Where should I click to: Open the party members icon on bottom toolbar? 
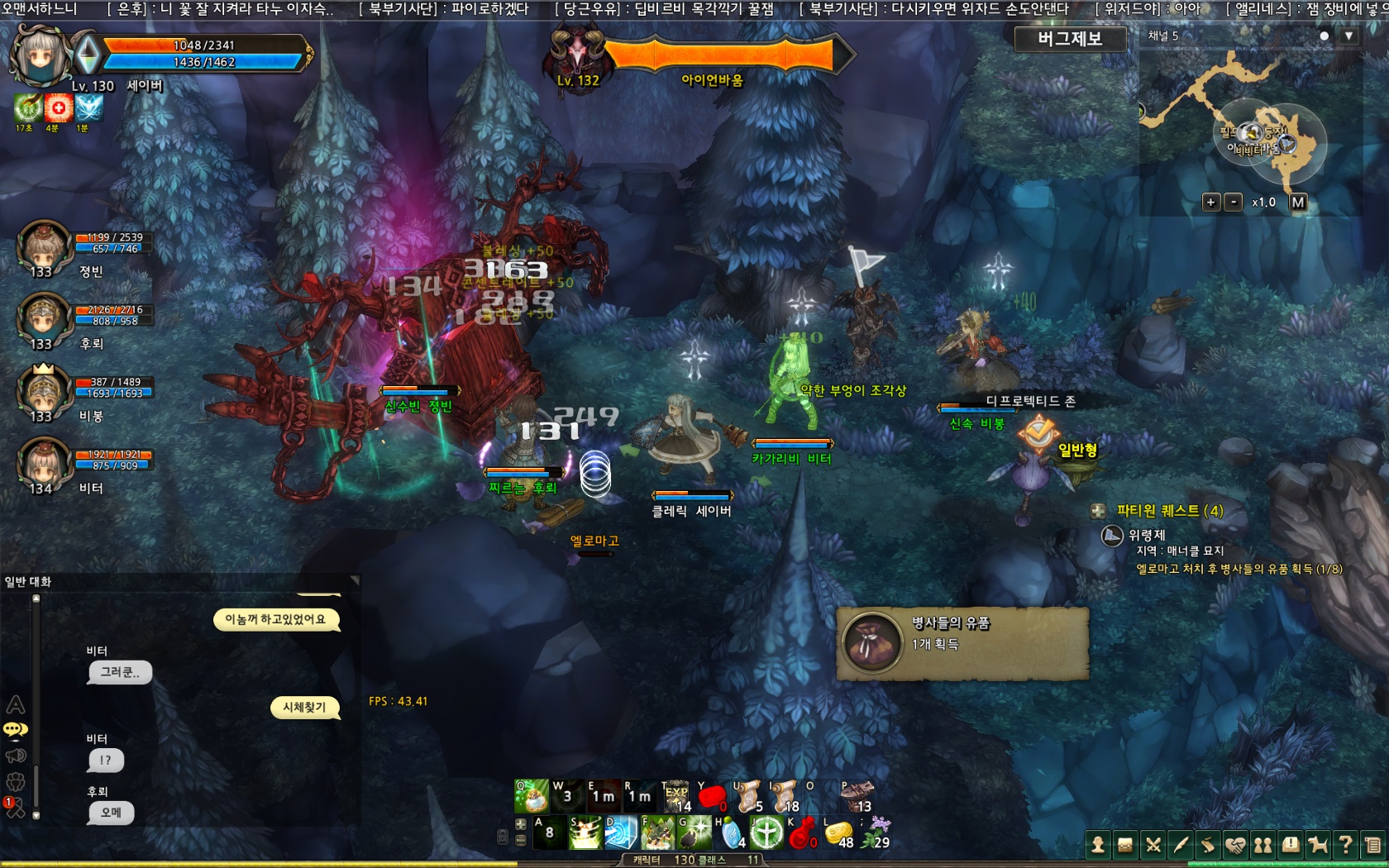click(x=1263, y=844)
